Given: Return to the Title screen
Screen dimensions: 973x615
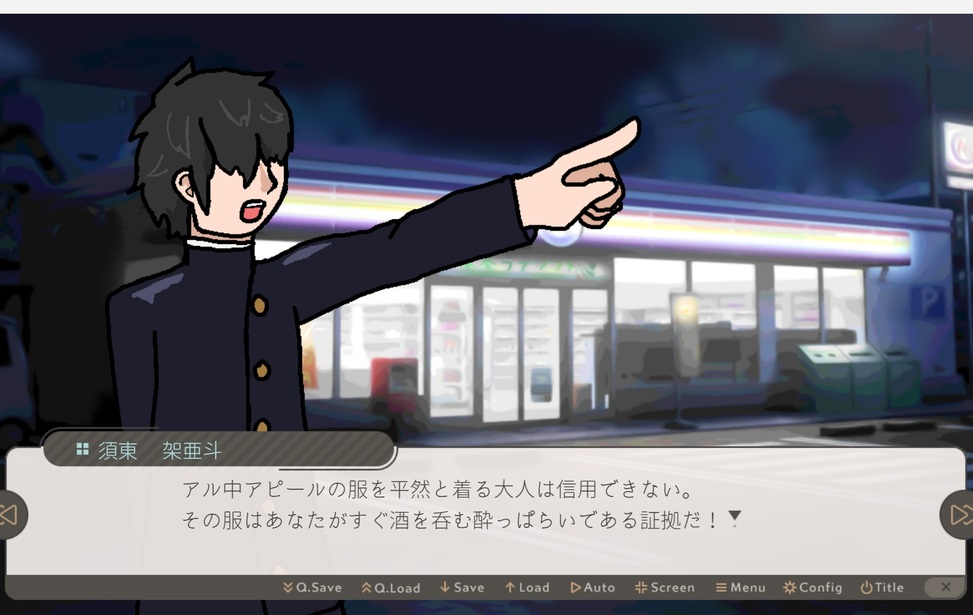Looking at the screenshot, I should (x=882, y=588).
